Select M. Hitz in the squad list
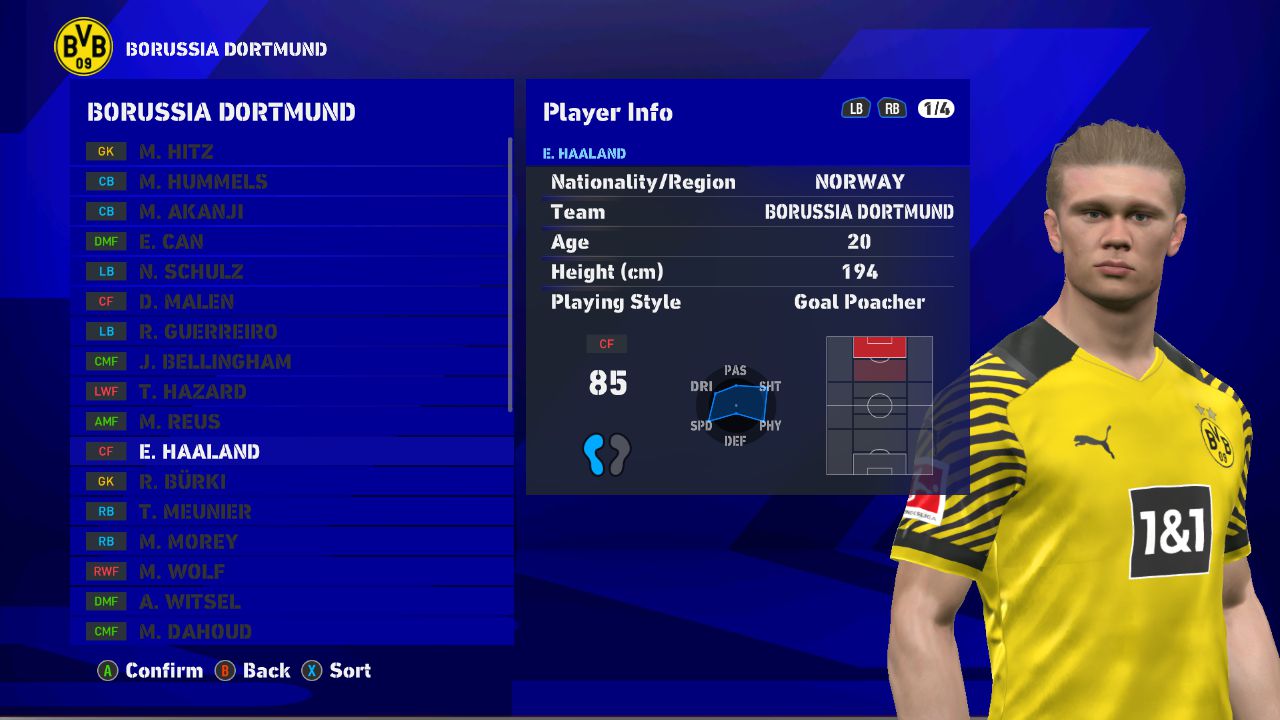The width and height of the screenshot is (1280, 720). pyautogui.click(x=290, y=152)
